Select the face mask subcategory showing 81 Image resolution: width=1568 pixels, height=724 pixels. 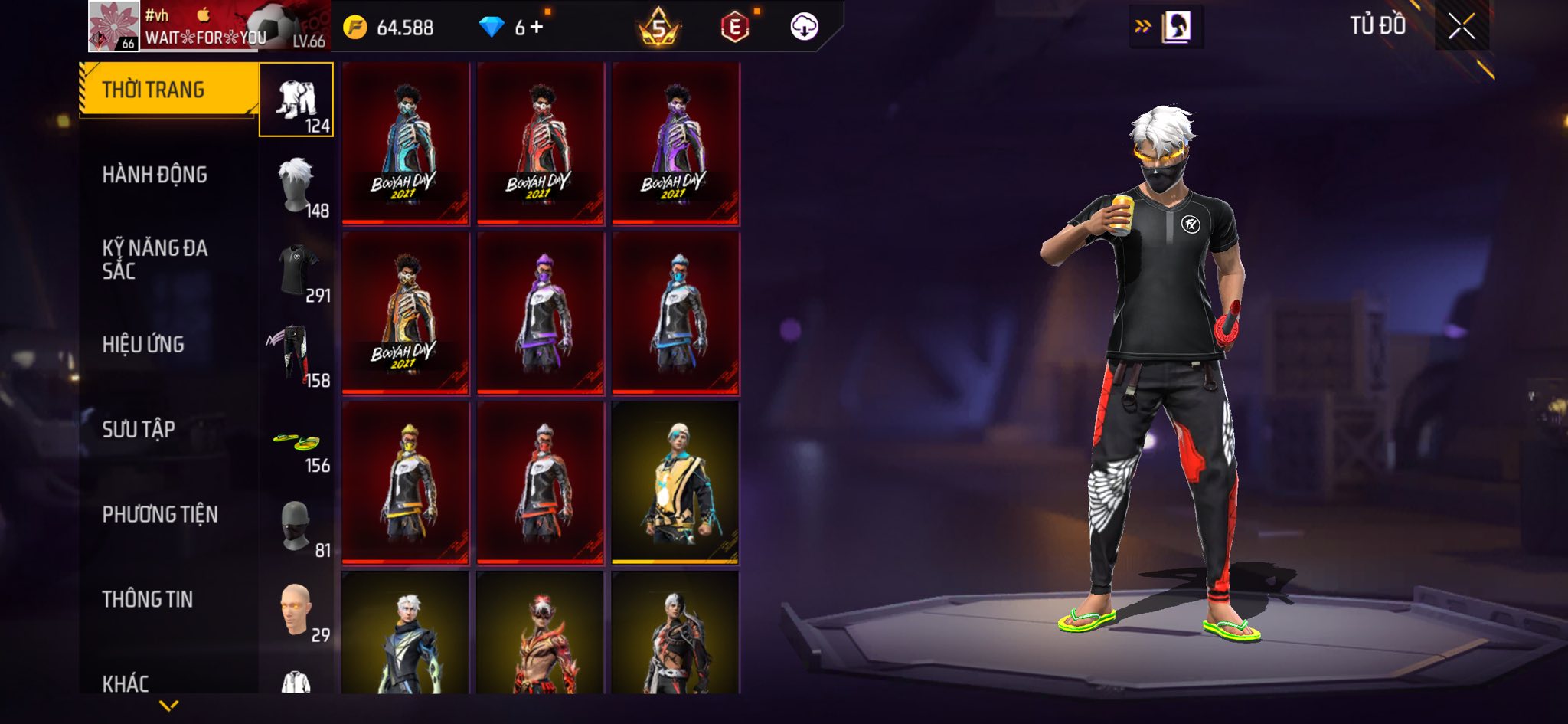(x=296, y=526)
